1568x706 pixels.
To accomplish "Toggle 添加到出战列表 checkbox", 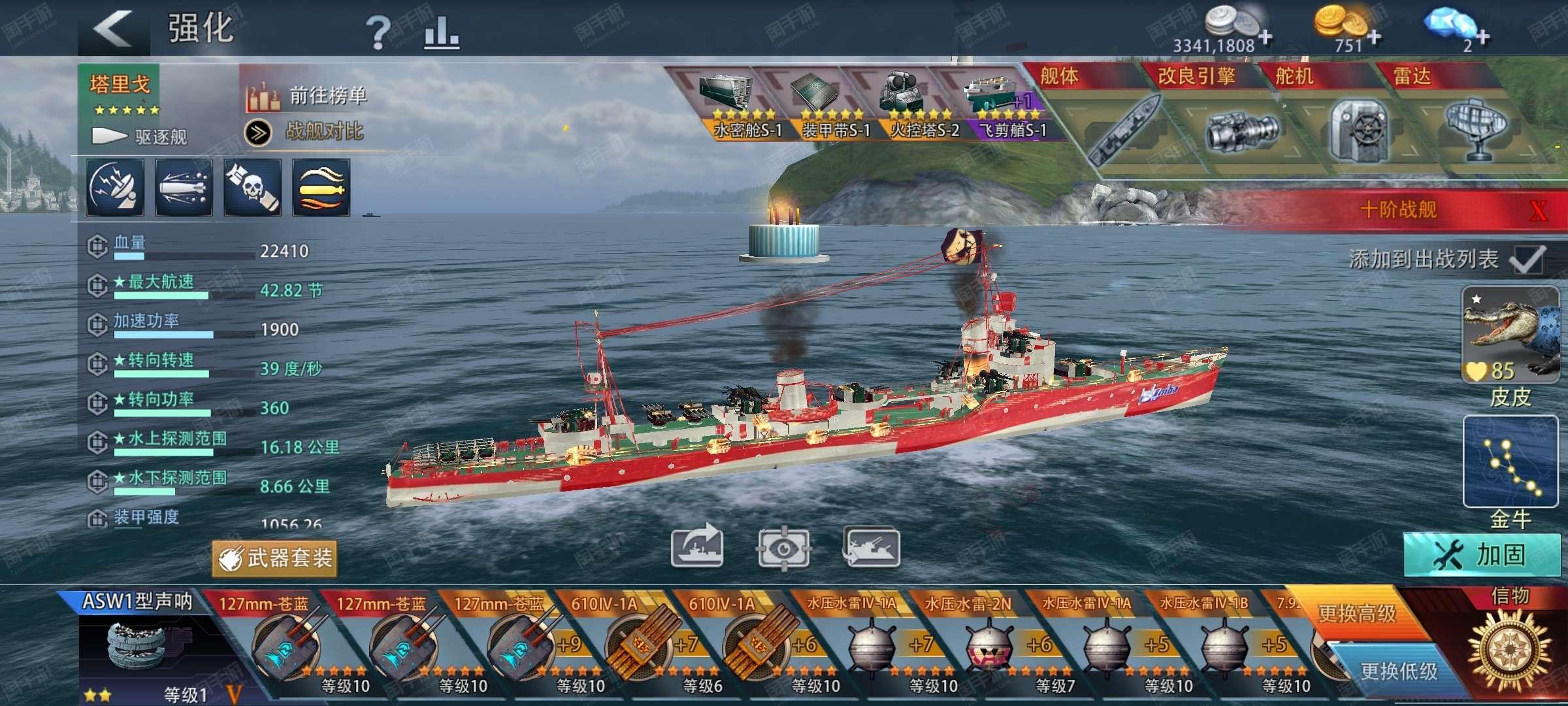I will tap(1527, 260).
